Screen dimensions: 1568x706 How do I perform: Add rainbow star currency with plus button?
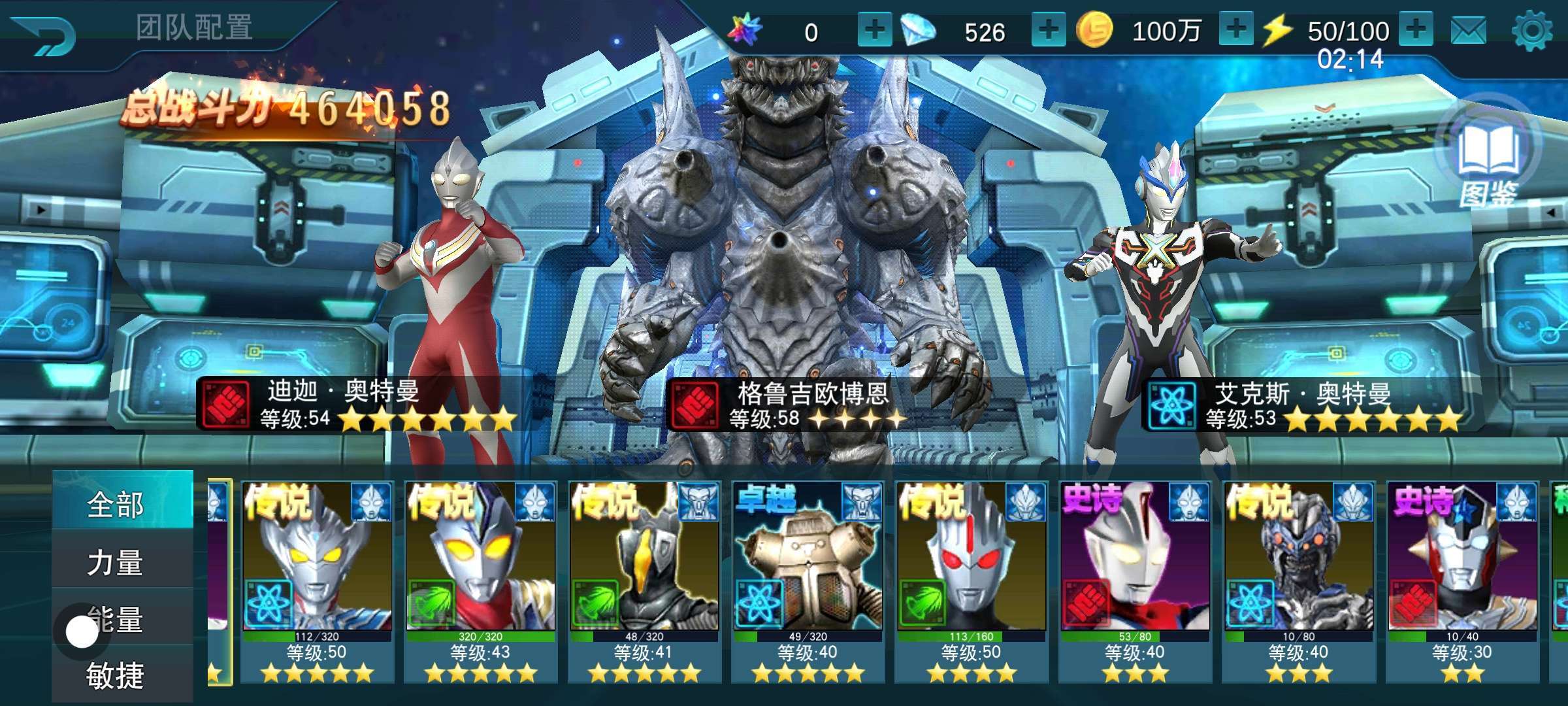874,30
